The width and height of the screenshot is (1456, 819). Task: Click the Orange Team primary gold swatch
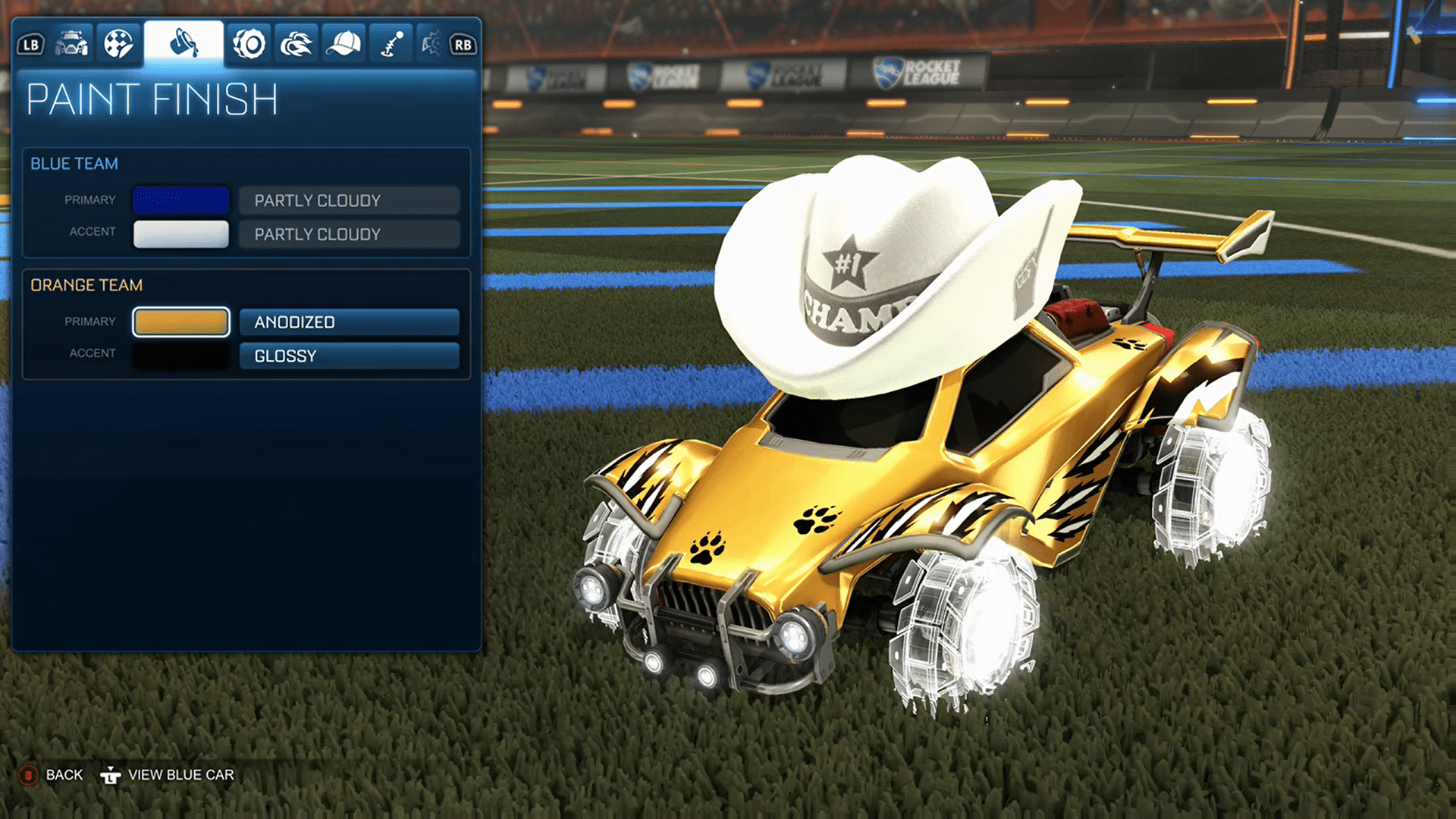point(180,322)
